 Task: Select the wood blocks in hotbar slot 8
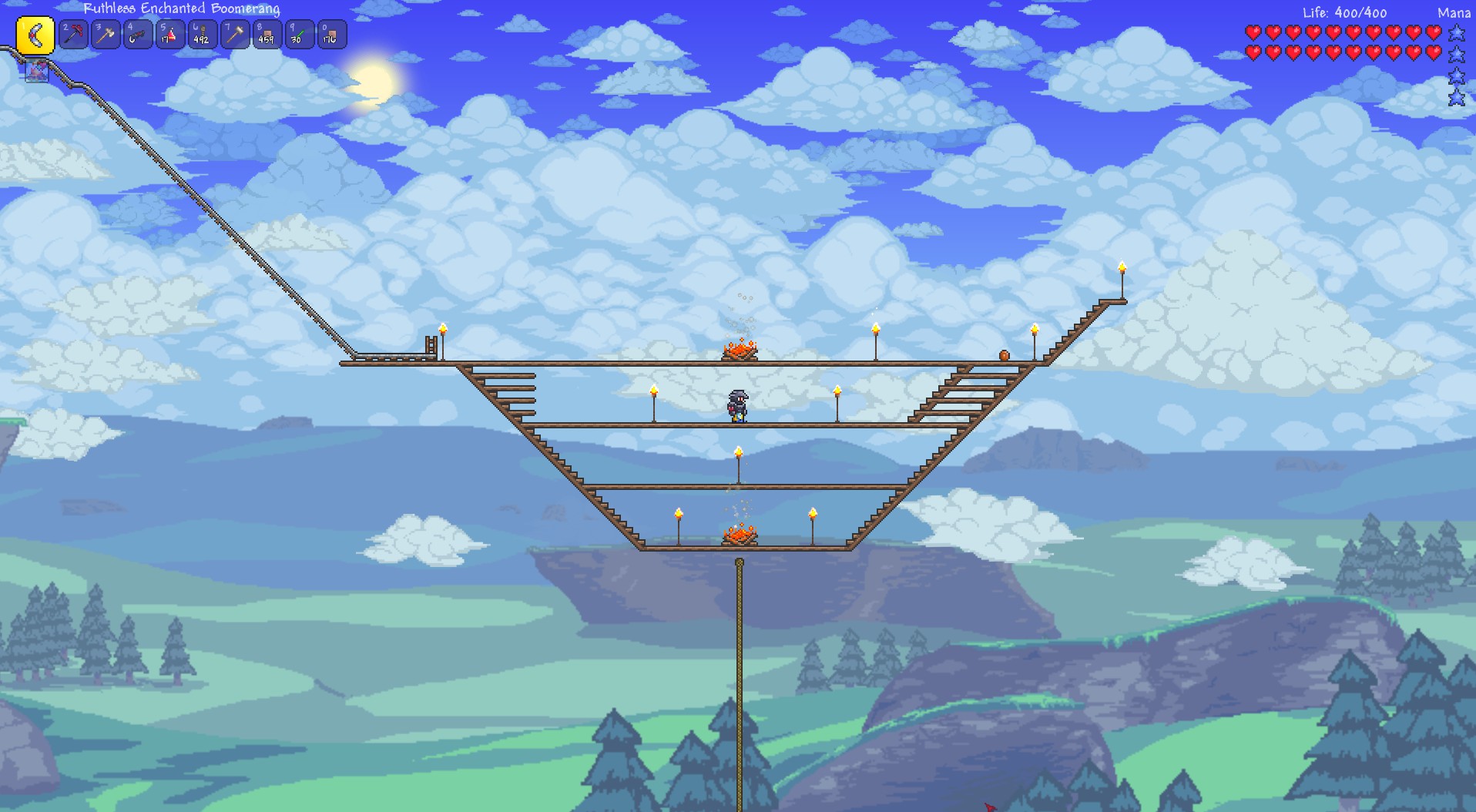(x=267, y=35)
